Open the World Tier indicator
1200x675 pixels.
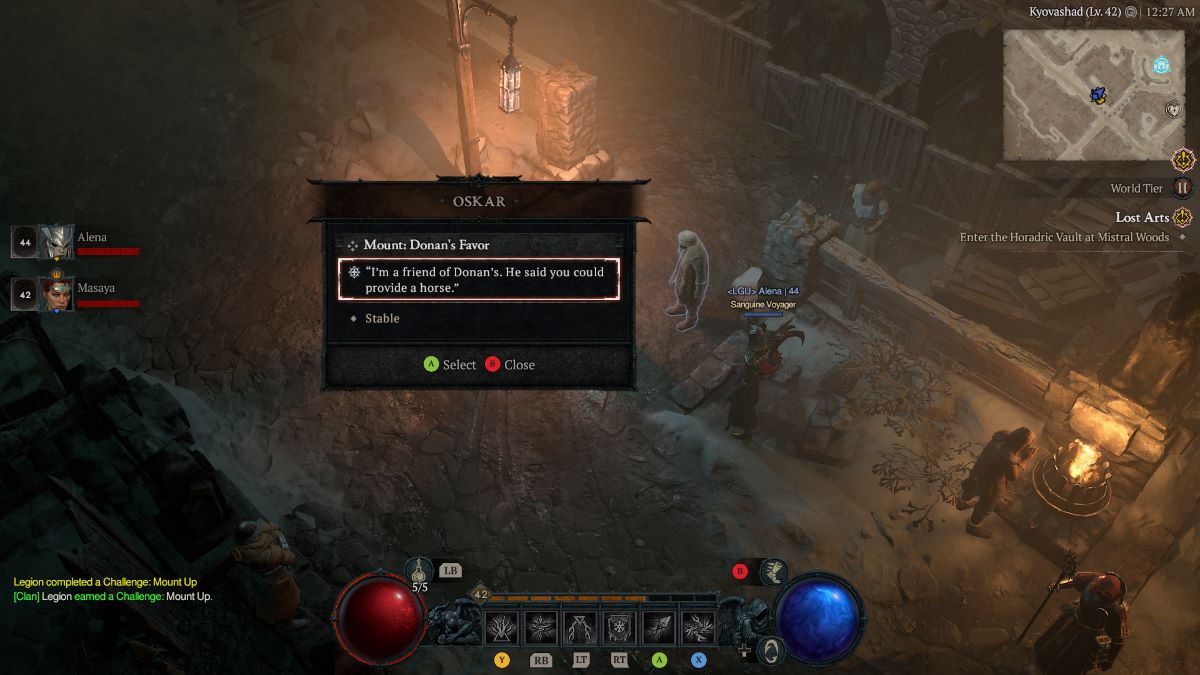(x=1183, y=188)
